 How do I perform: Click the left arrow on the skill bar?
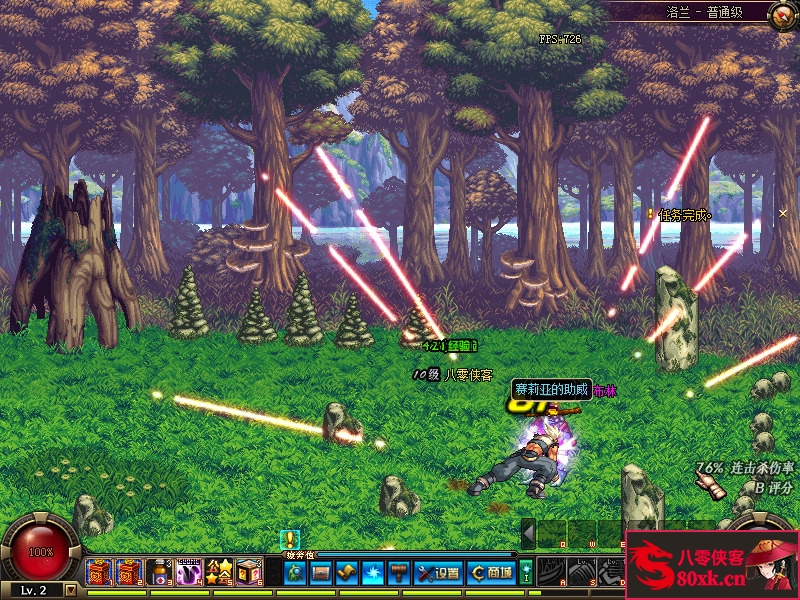pyautogui.click(x=528, y=533)
